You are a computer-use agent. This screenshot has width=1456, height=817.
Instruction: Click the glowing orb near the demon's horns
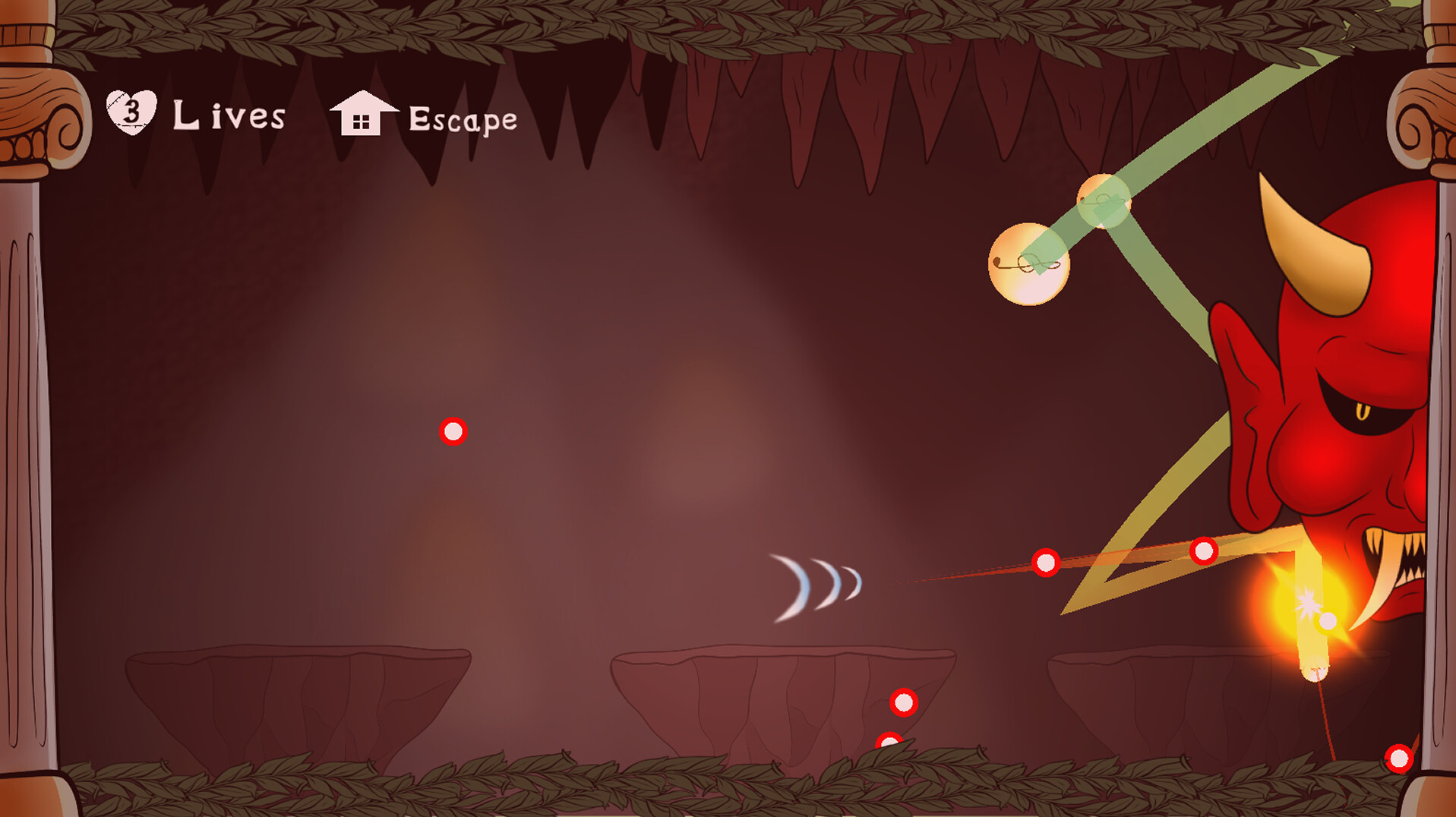click(1030, 264)
